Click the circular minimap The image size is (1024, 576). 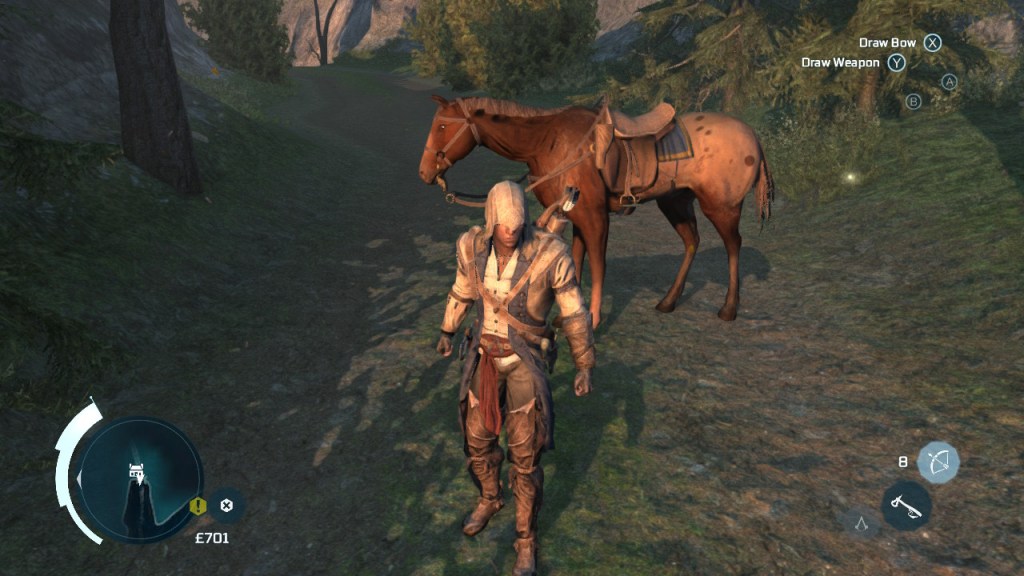click(x=141, y=479)
